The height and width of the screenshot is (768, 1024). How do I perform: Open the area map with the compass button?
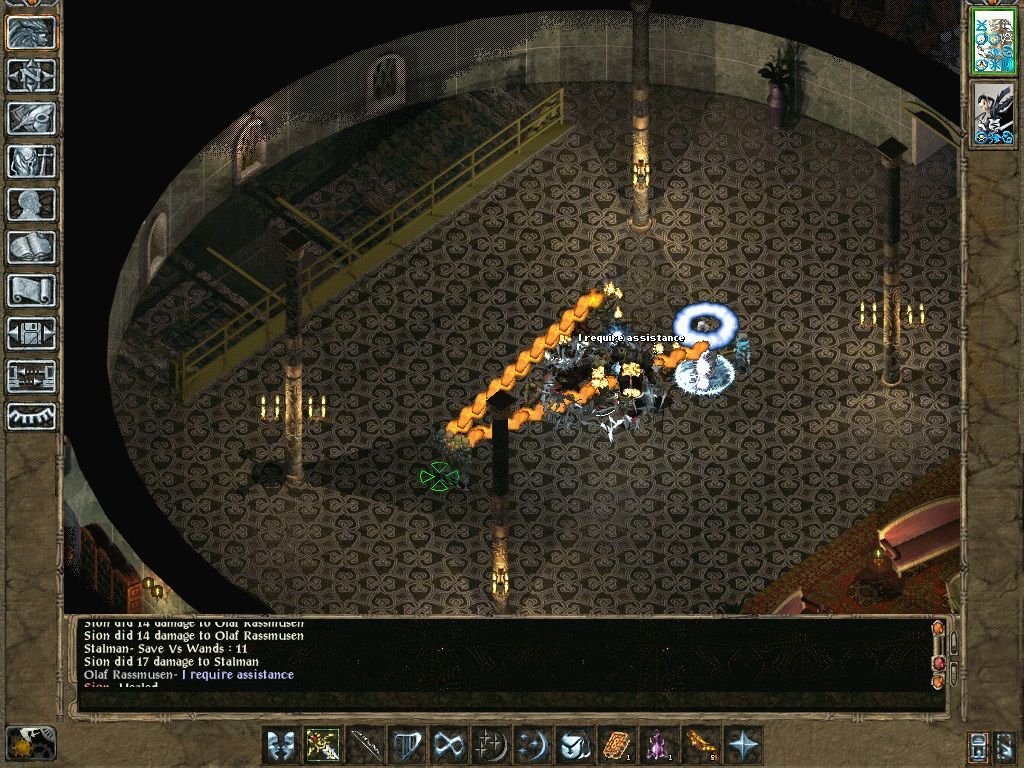[32, 75]
